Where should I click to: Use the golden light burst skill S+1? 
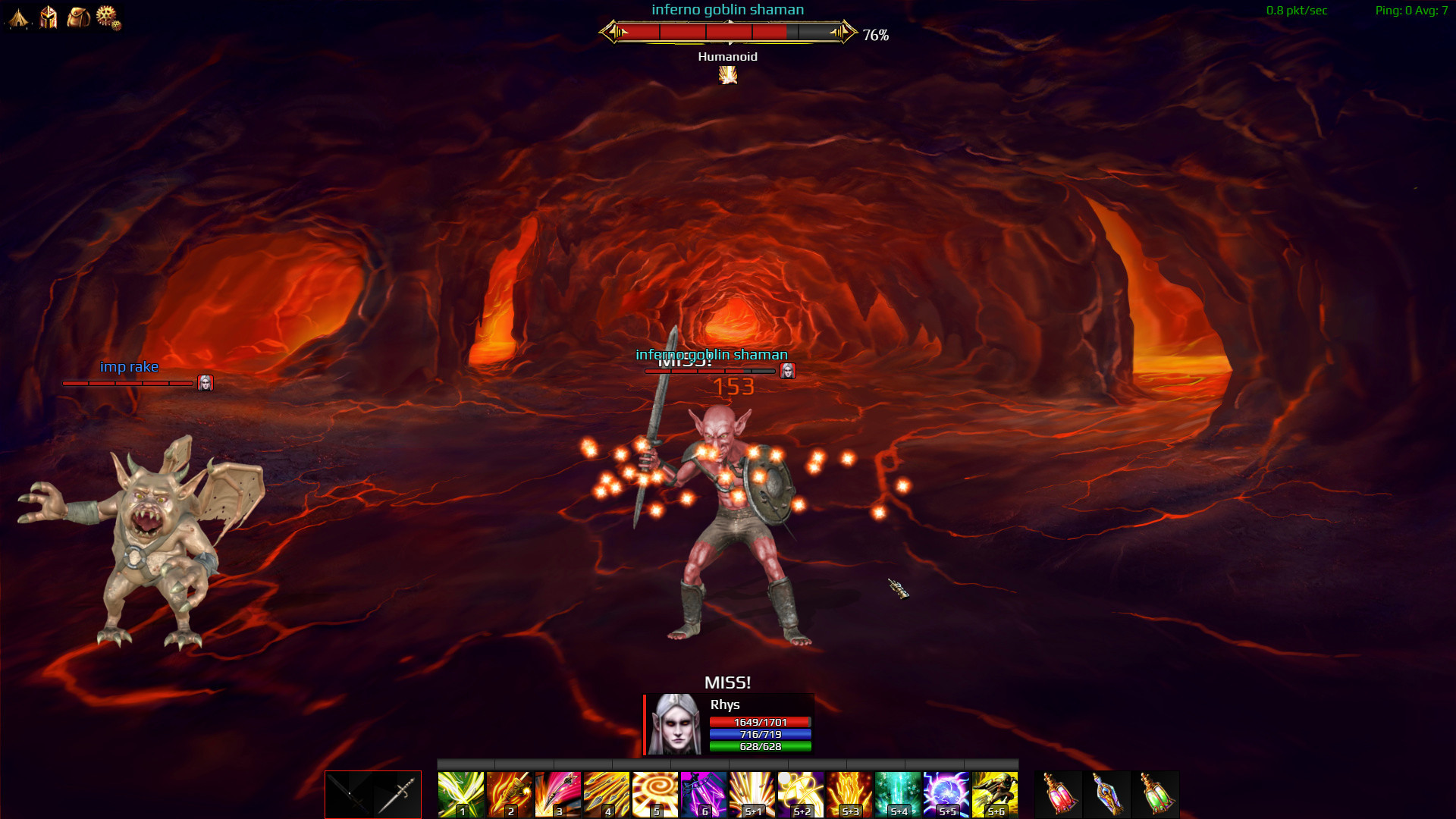point(752,794)
